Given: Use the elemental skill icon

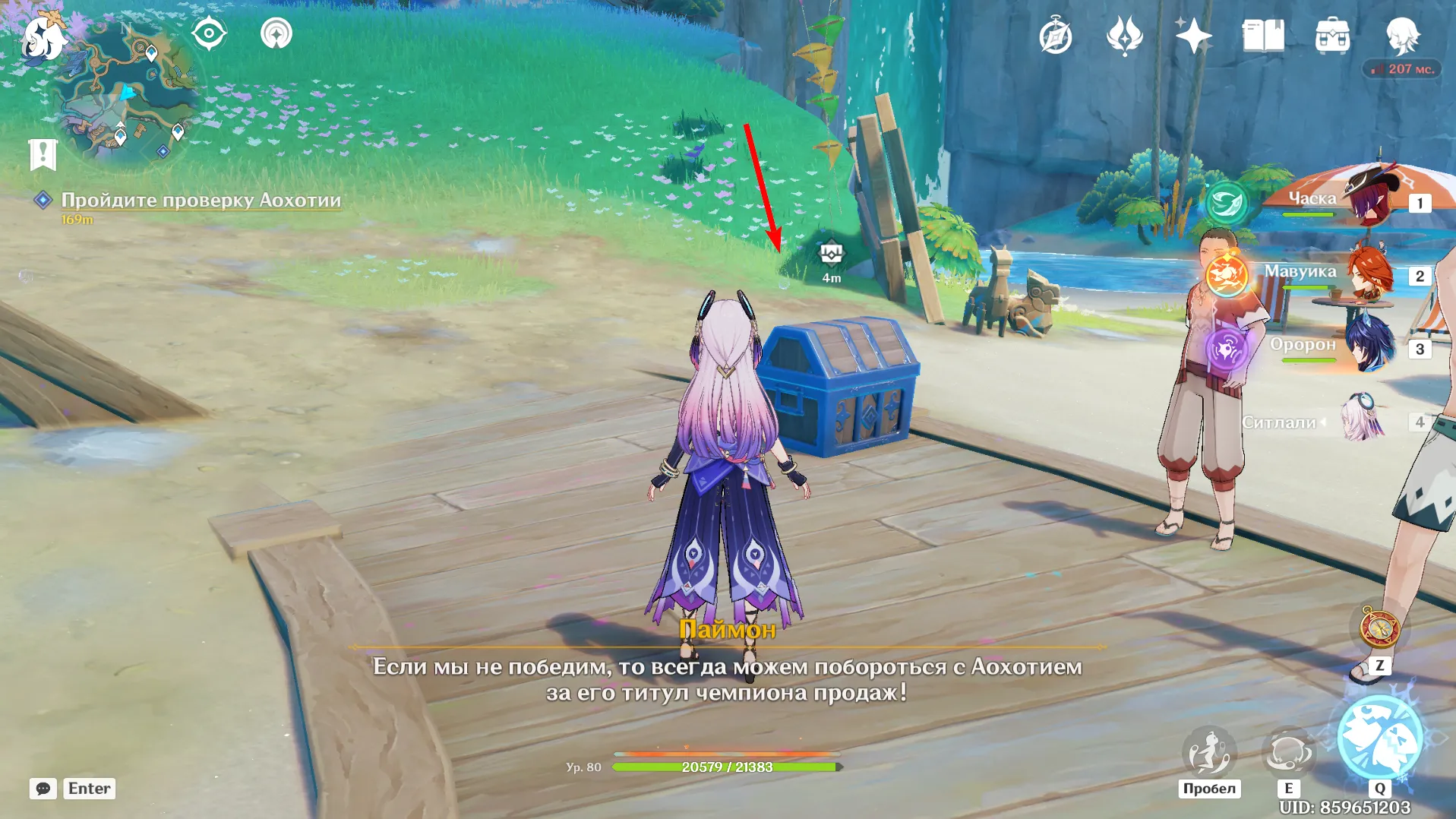Looking at the screenshot, I should coord(1288,752).
